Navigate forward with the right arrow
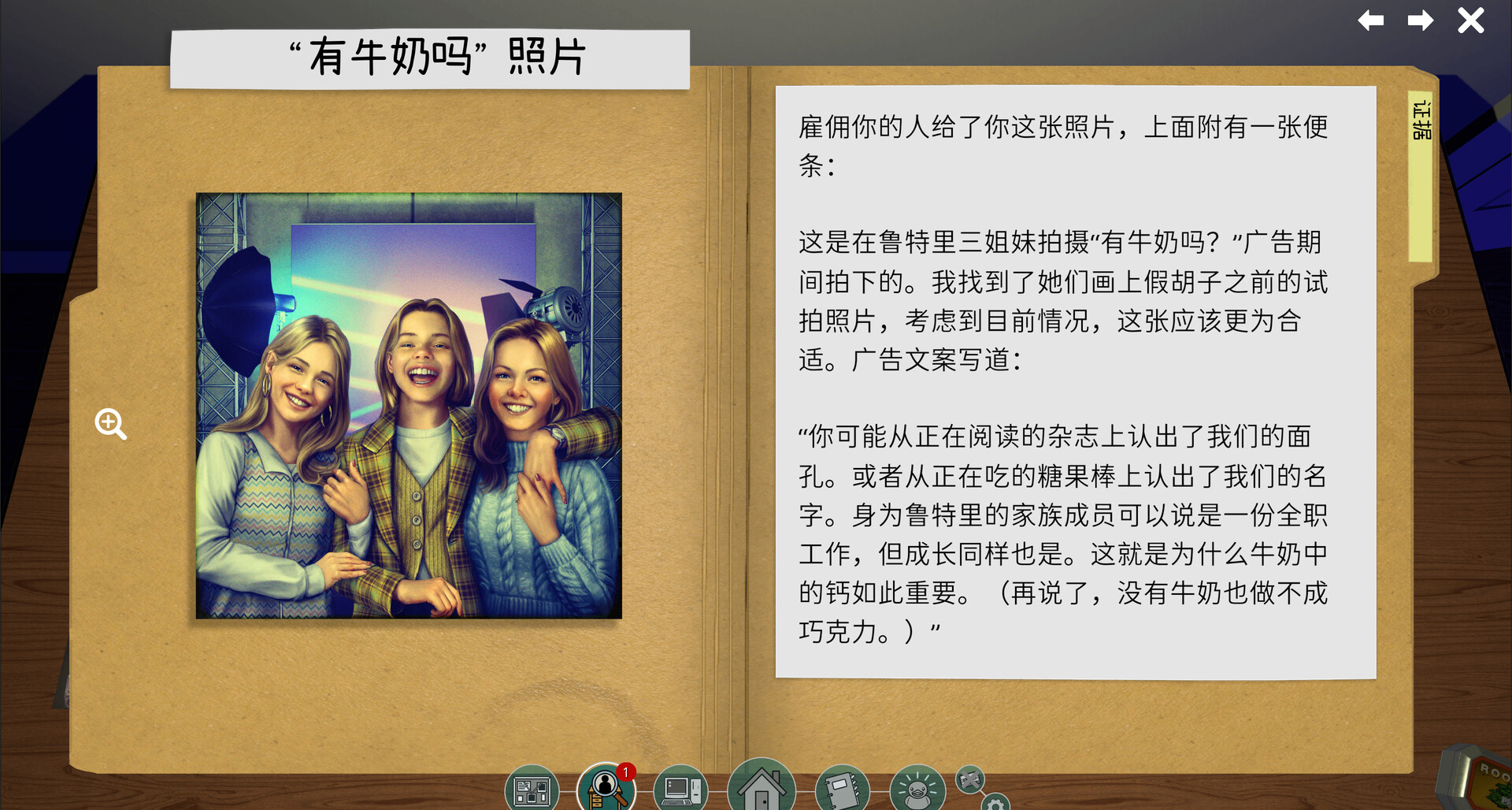 1421,21
